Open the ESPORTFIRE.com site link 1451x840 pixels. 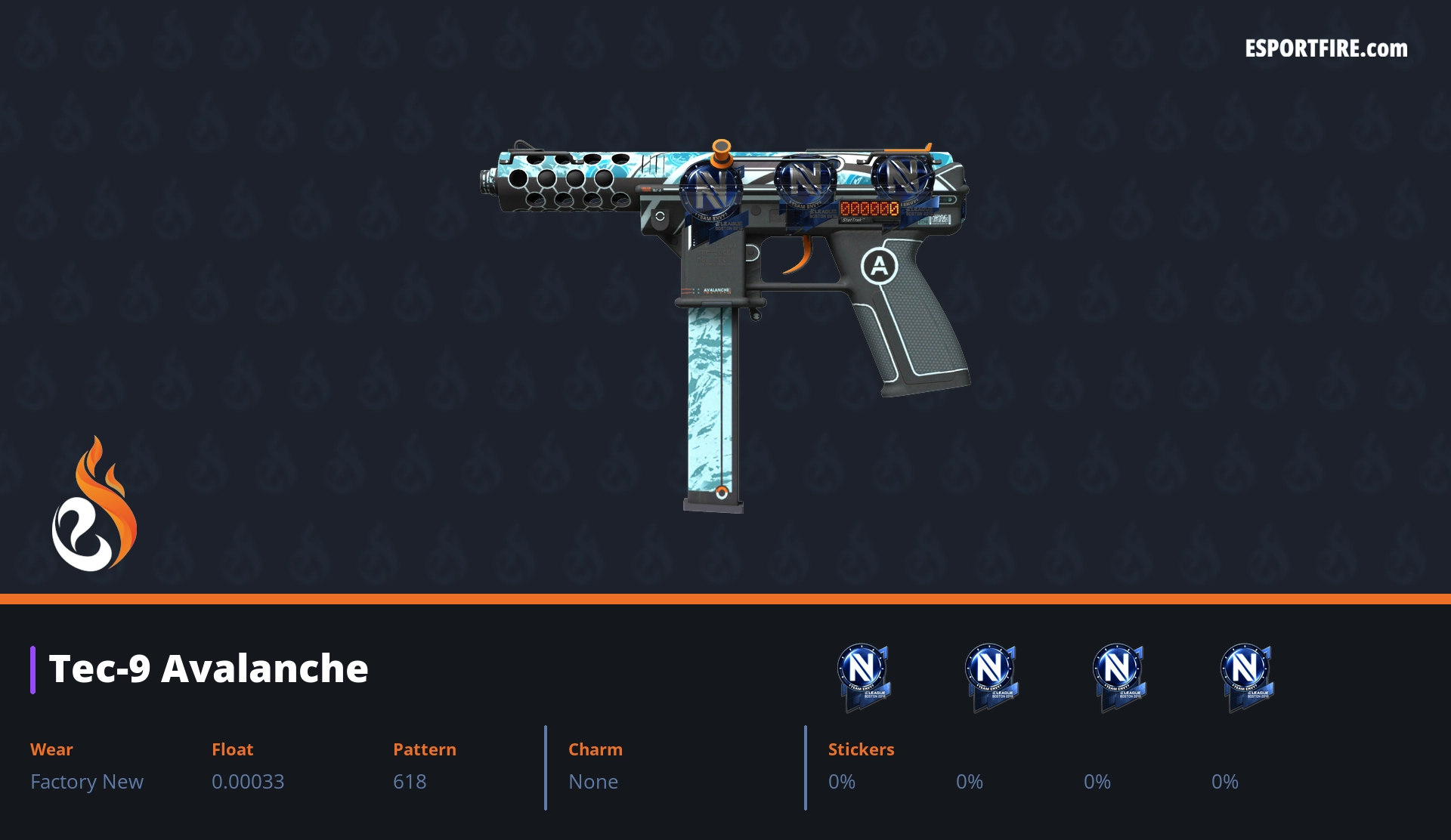pyautogui.click(x=1326, y=49)
